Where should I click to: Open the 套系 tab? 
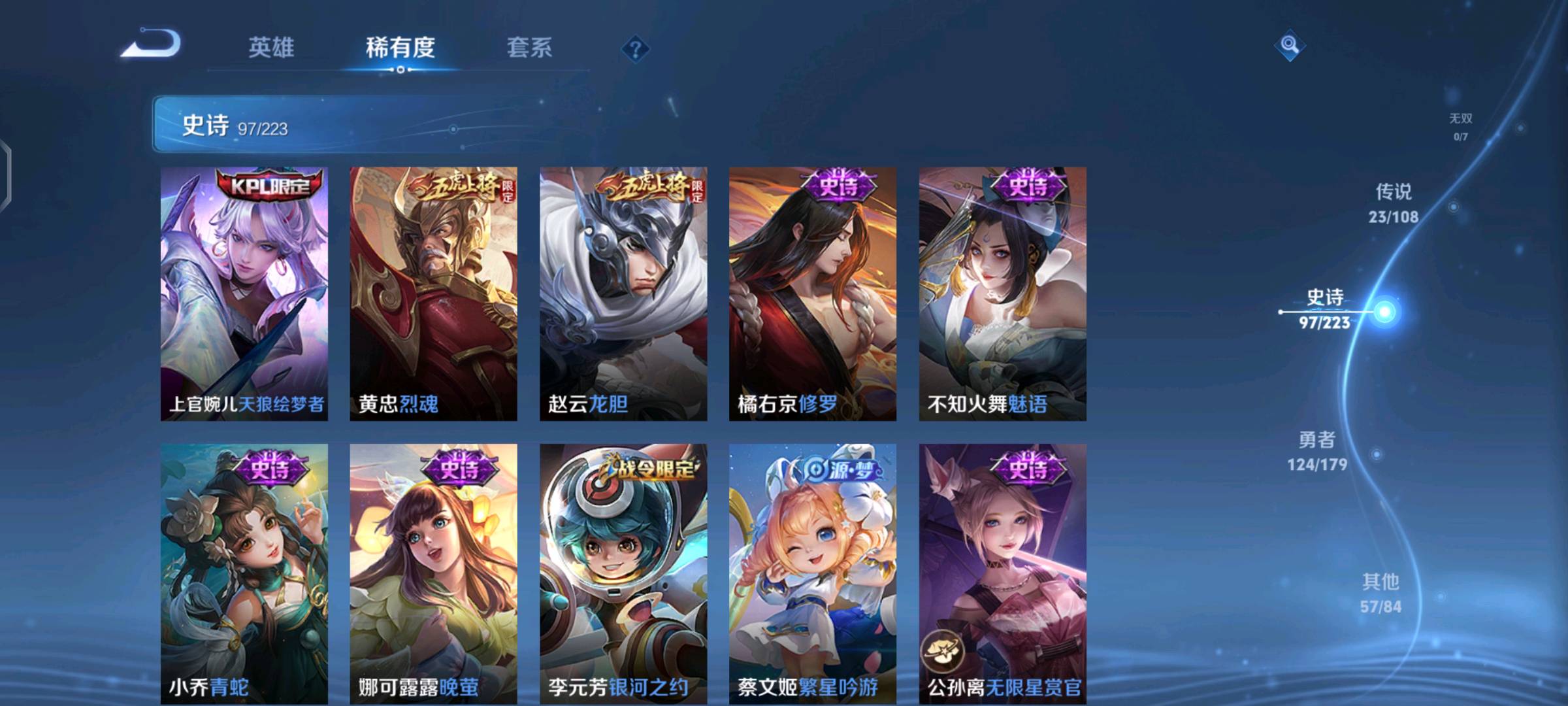[x=529, y=48]
